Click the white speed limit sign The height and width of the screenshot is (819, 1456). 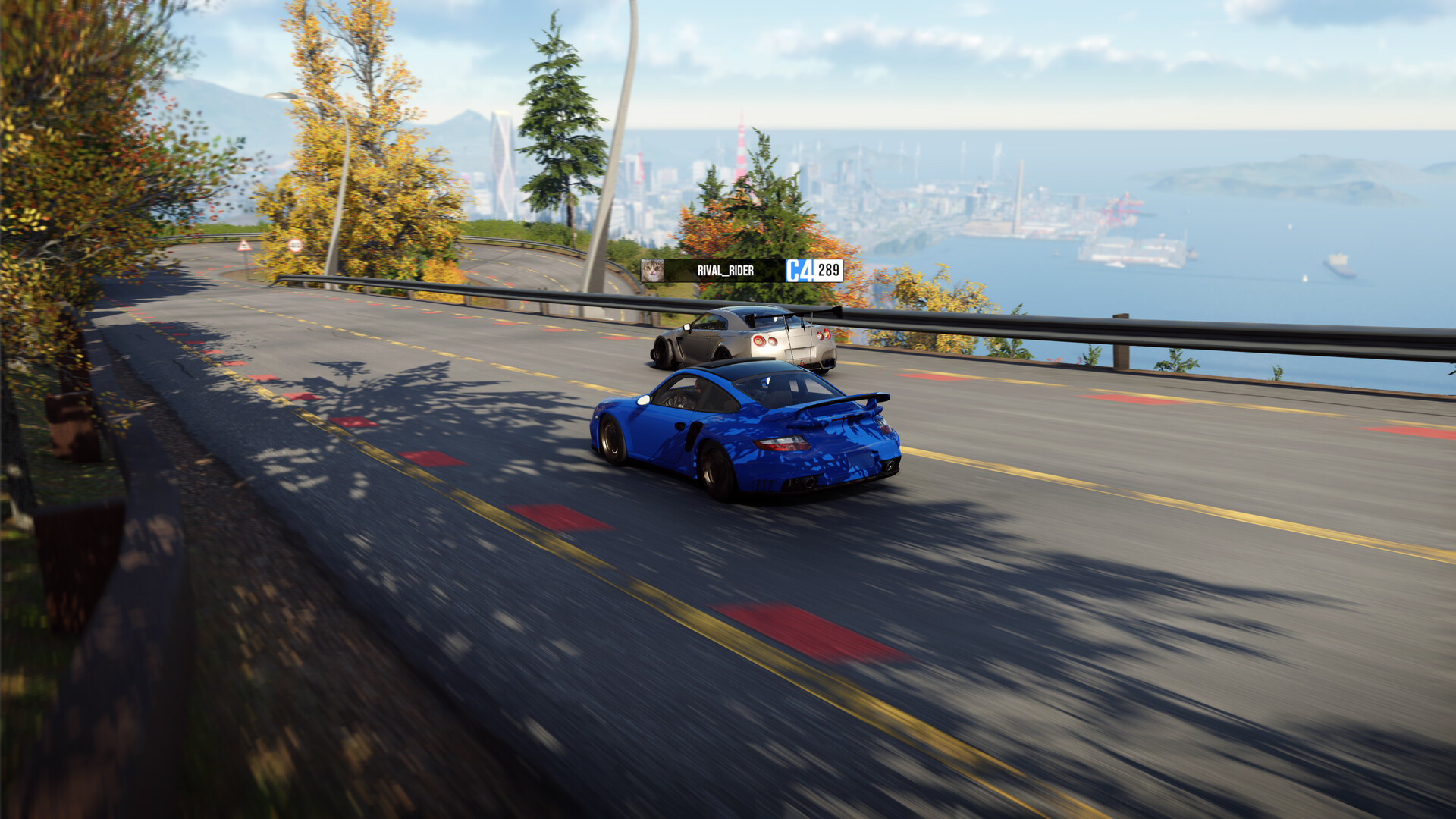coord(294,245)
